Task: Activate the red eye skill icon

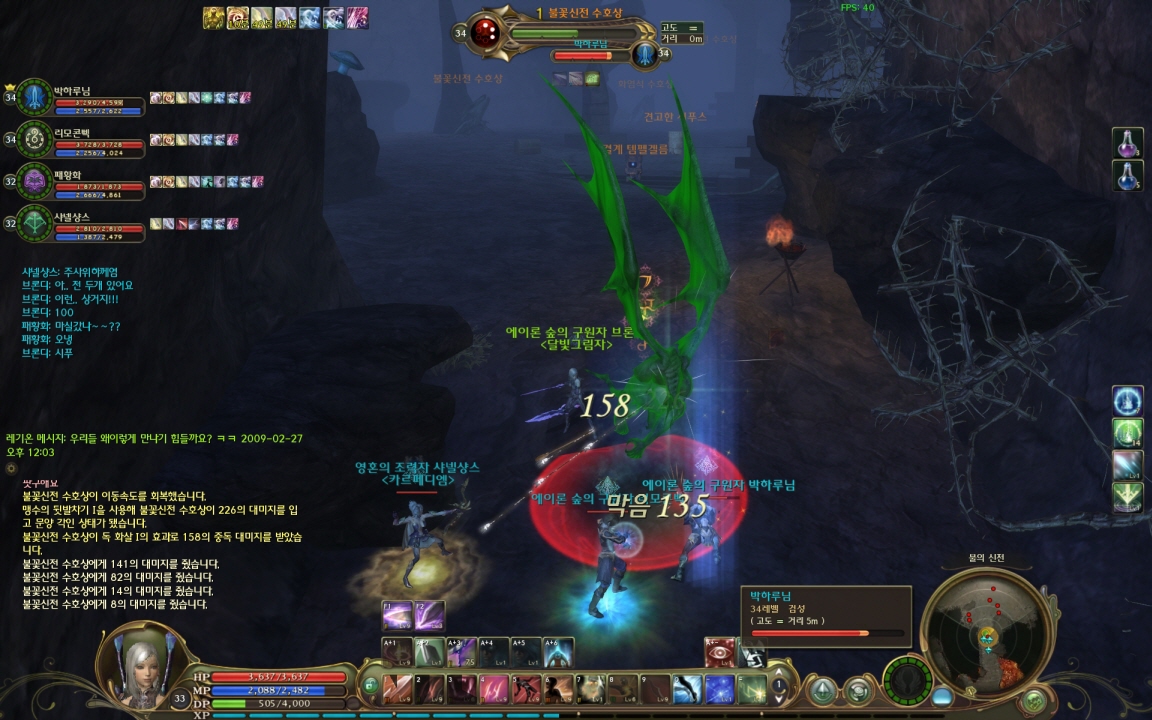Action: pos(720,653)
